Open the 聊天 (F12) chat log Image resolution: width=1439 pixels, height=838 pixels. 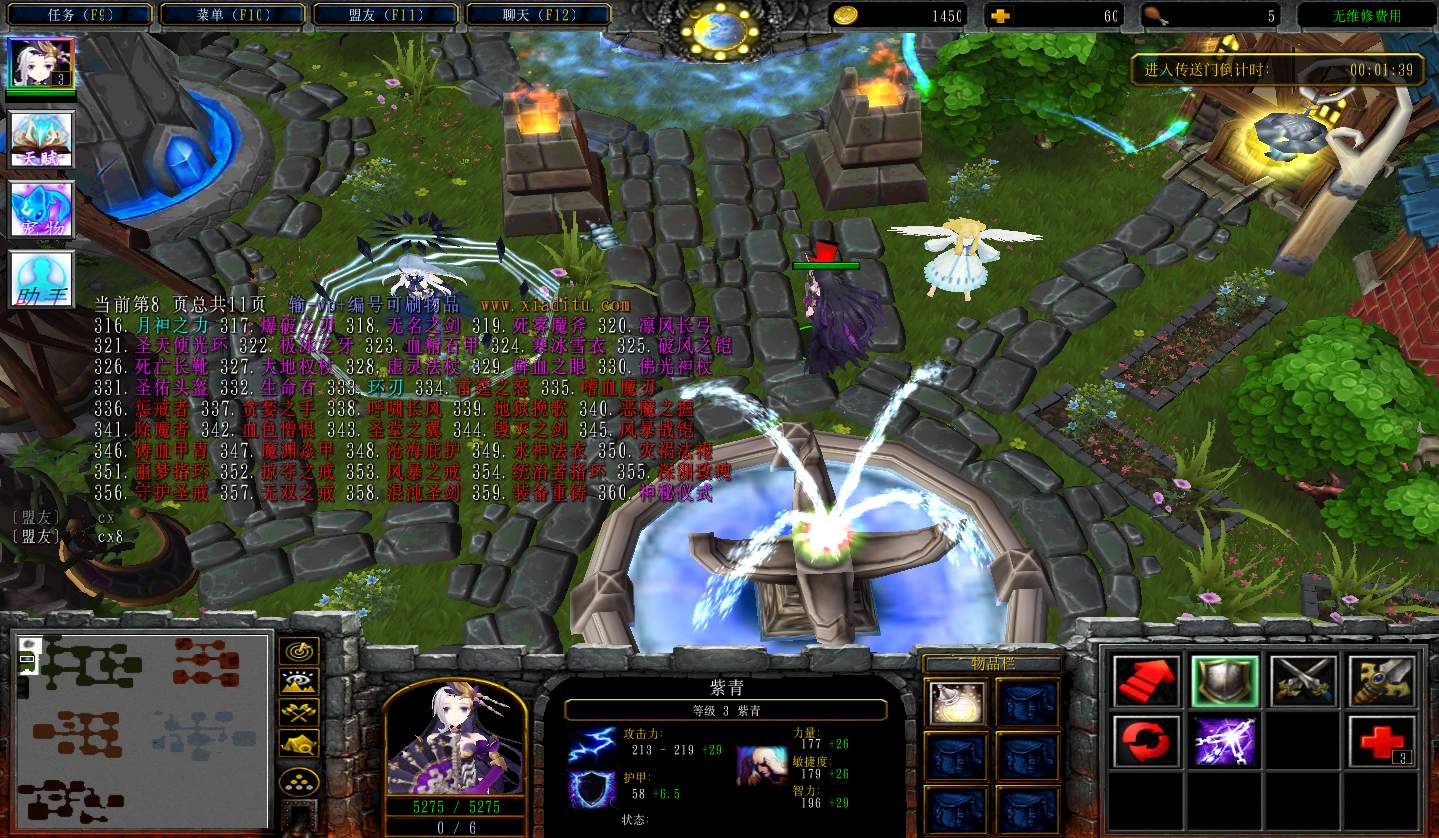[538, 15]
